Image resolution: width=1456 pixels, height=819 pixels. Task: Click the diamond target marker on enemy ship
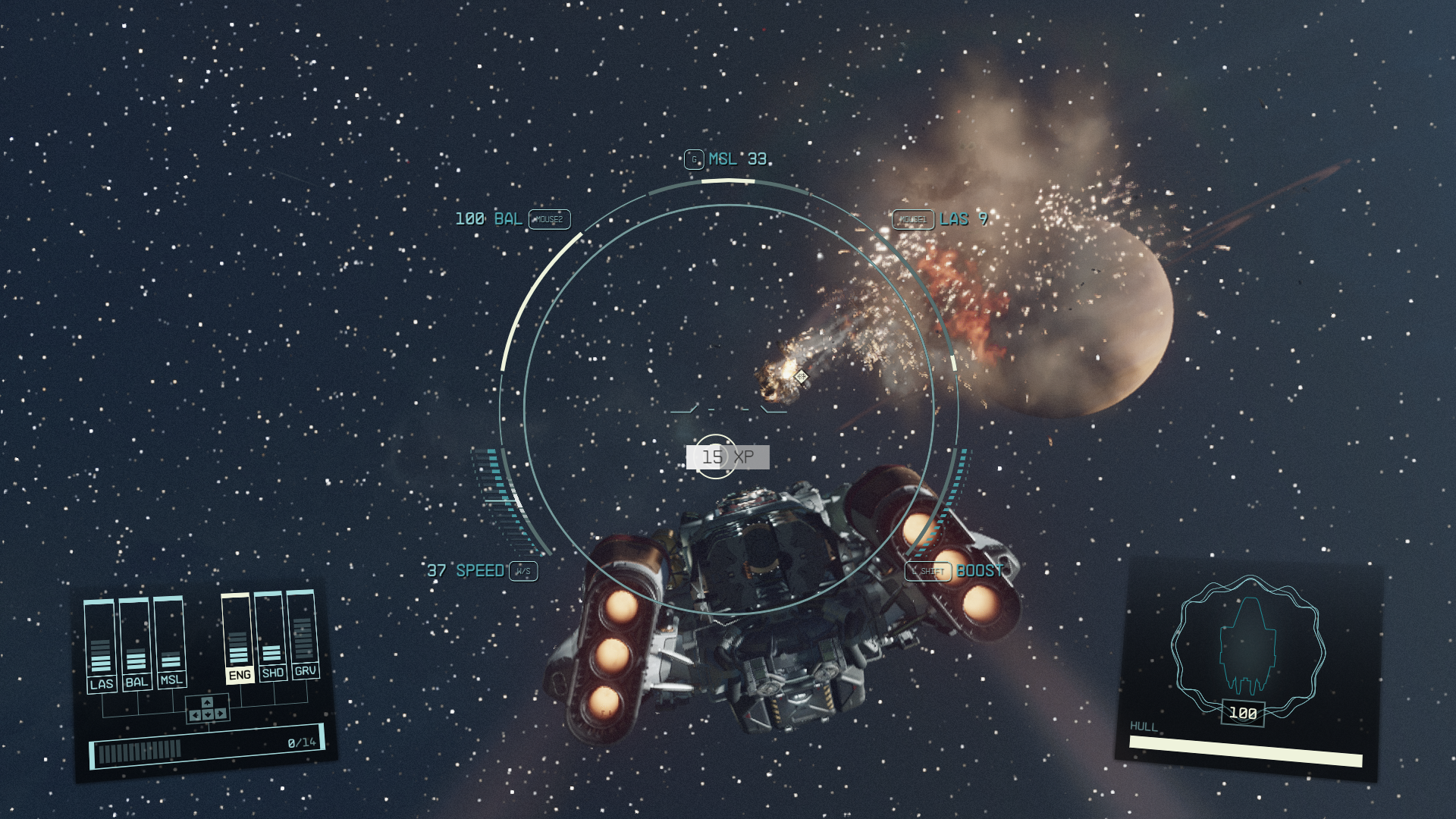click(801, 375)
